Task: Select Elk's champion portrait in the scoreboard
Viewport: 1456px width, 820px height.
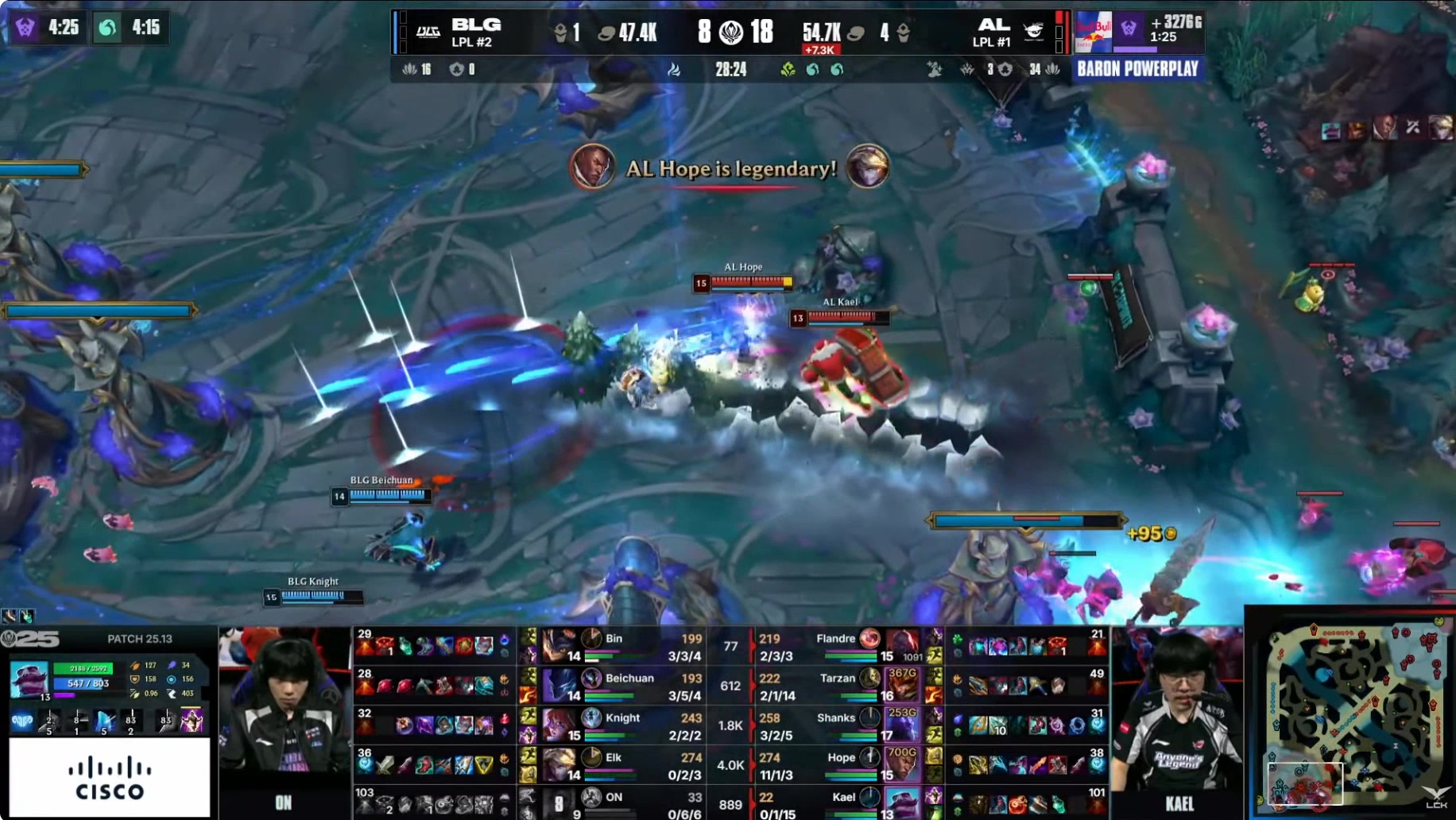Action: (560, 764)
